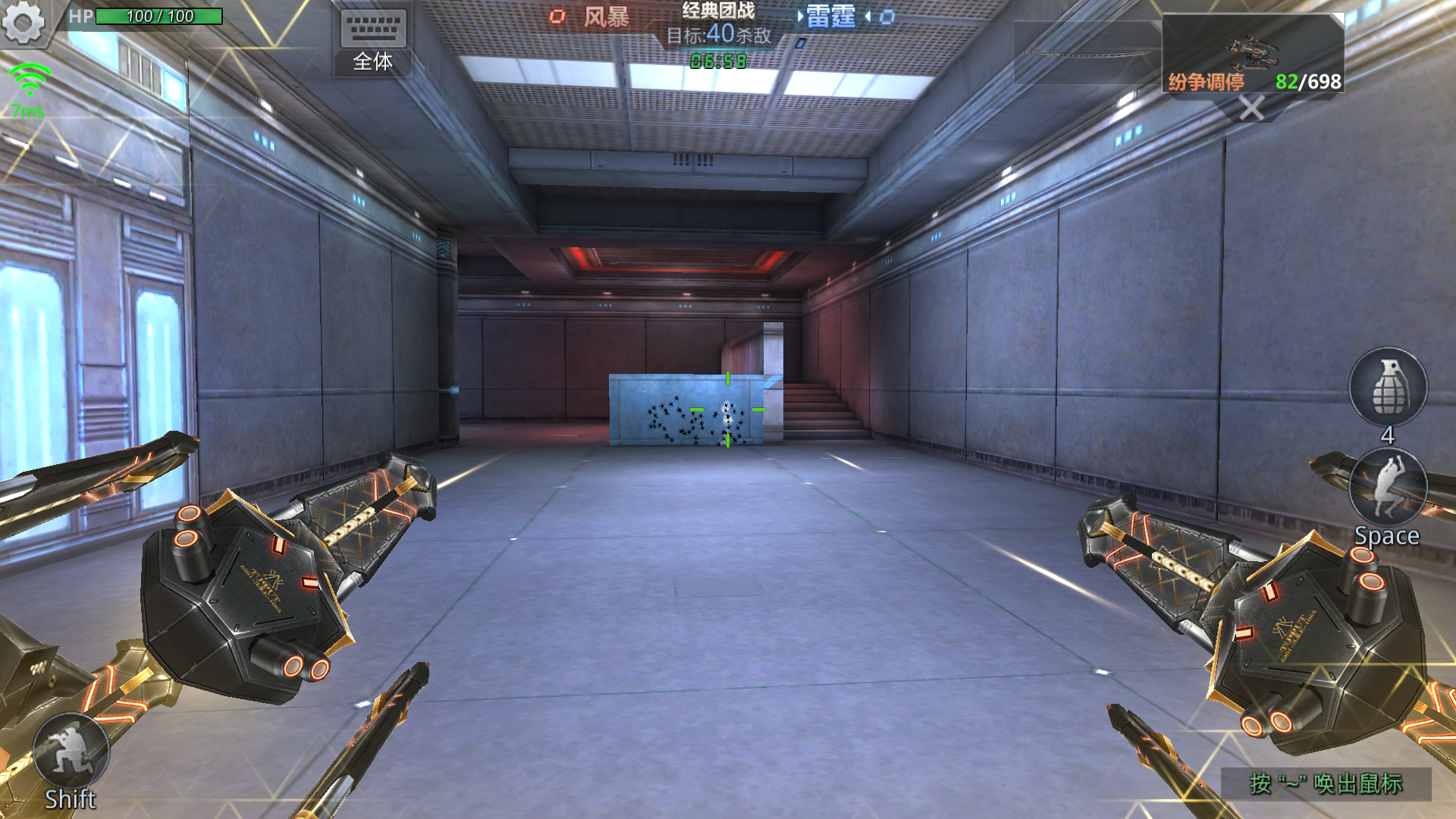This screenshot has width=1456, height=819.
Task: Toggle crouch with the kneeling soldier button
Action: pos(71,751)
